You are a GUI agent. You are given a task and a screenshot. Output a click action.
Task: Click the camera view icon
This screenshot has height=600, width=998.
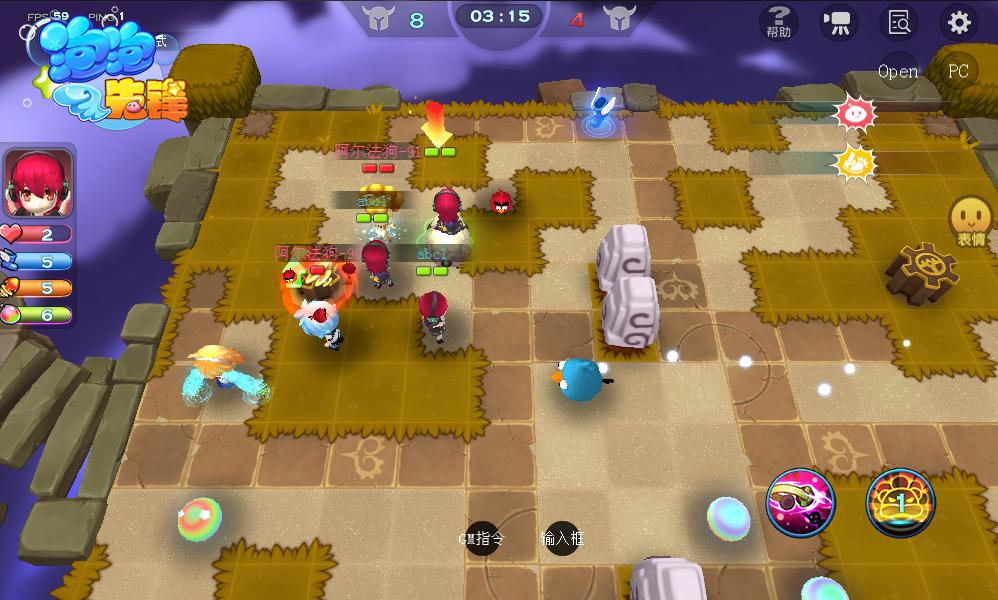coord(837,22)
